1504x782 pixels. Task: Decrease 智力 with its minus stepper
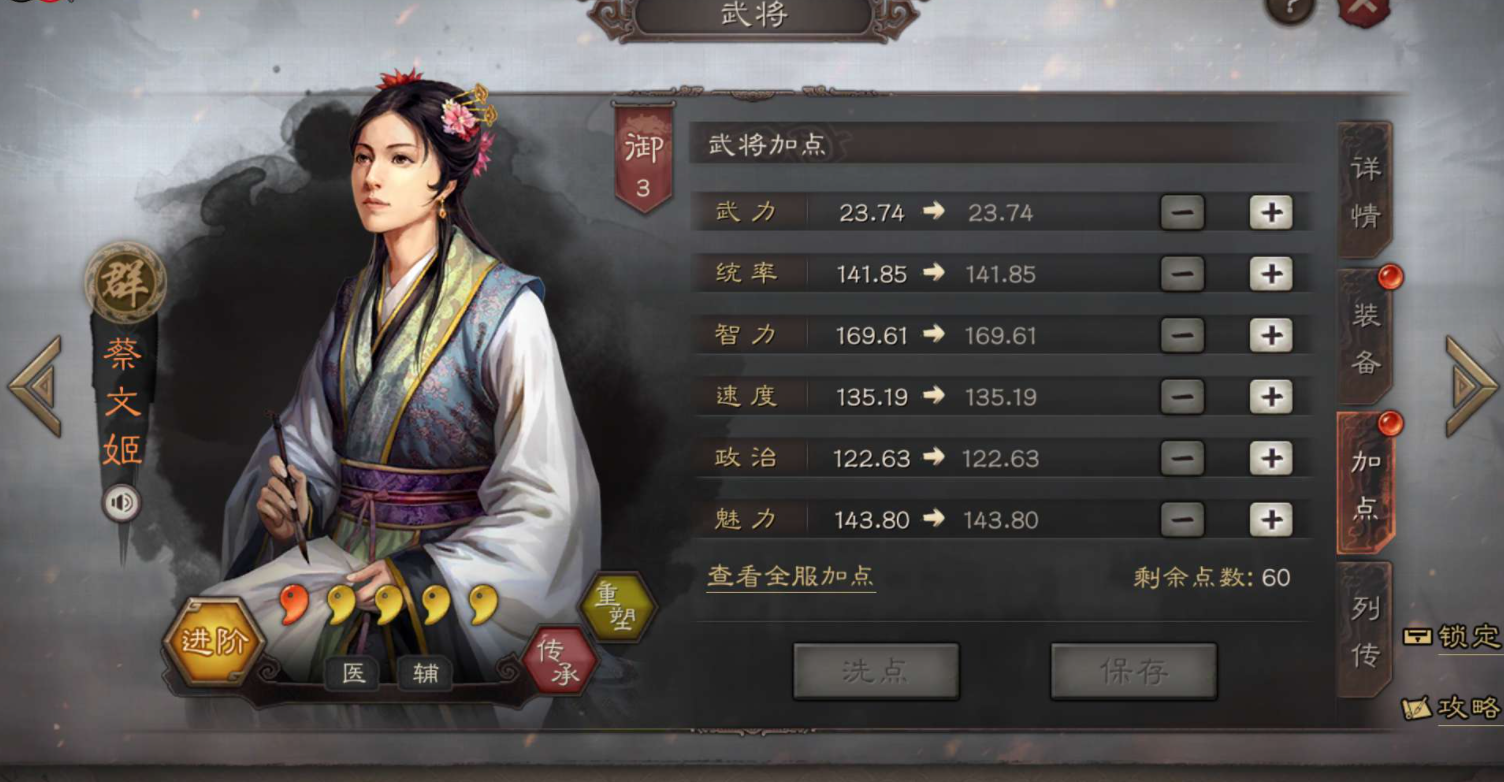tap(1180, 335)
